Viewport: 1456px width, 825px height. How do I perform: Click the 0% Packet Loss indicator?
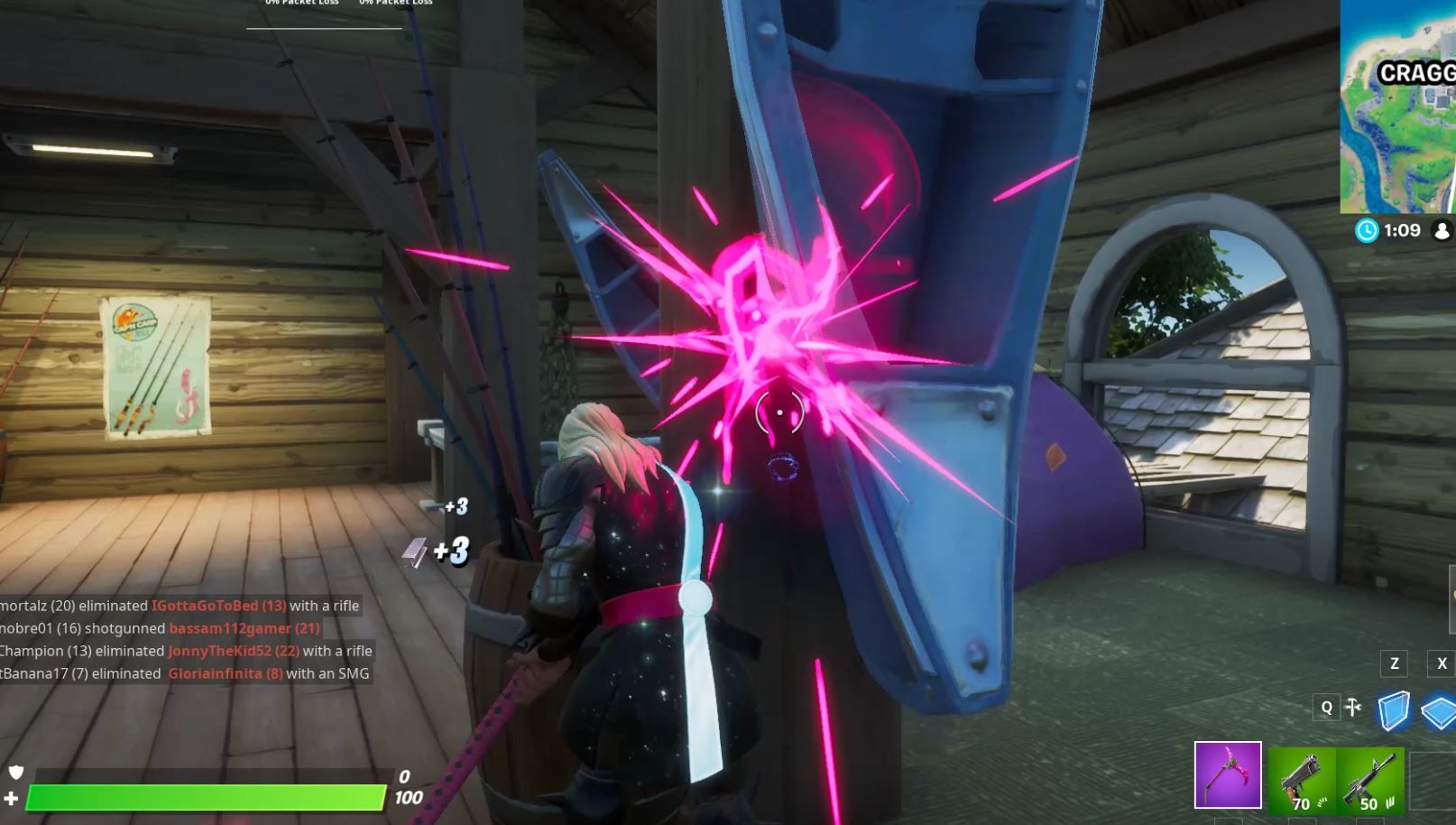click(x=300, y=3)
